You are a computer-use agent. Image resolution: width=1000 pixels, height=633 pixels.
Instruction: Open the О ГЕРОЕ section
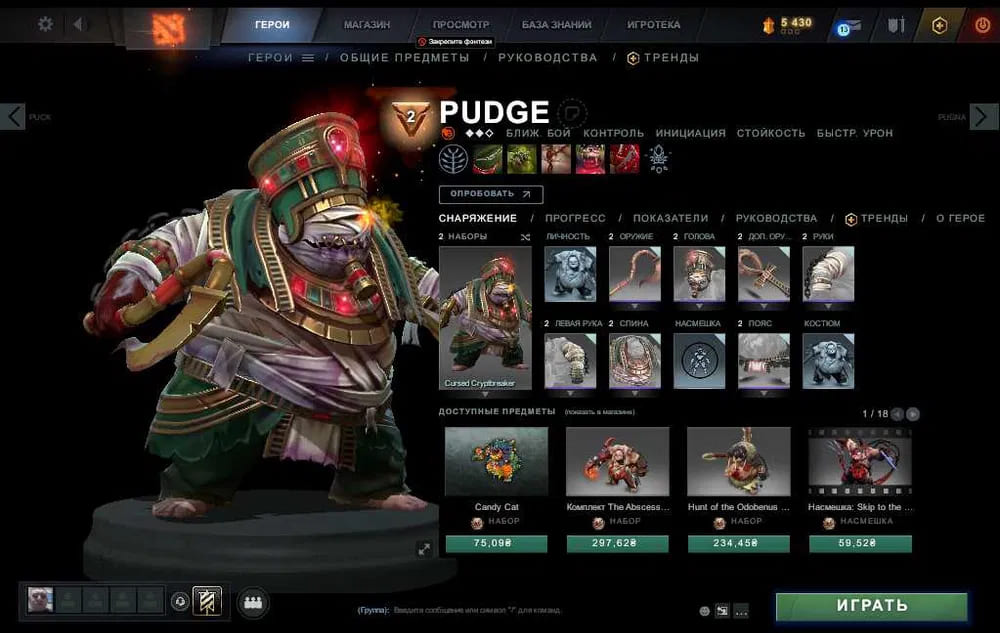(960, 218)
